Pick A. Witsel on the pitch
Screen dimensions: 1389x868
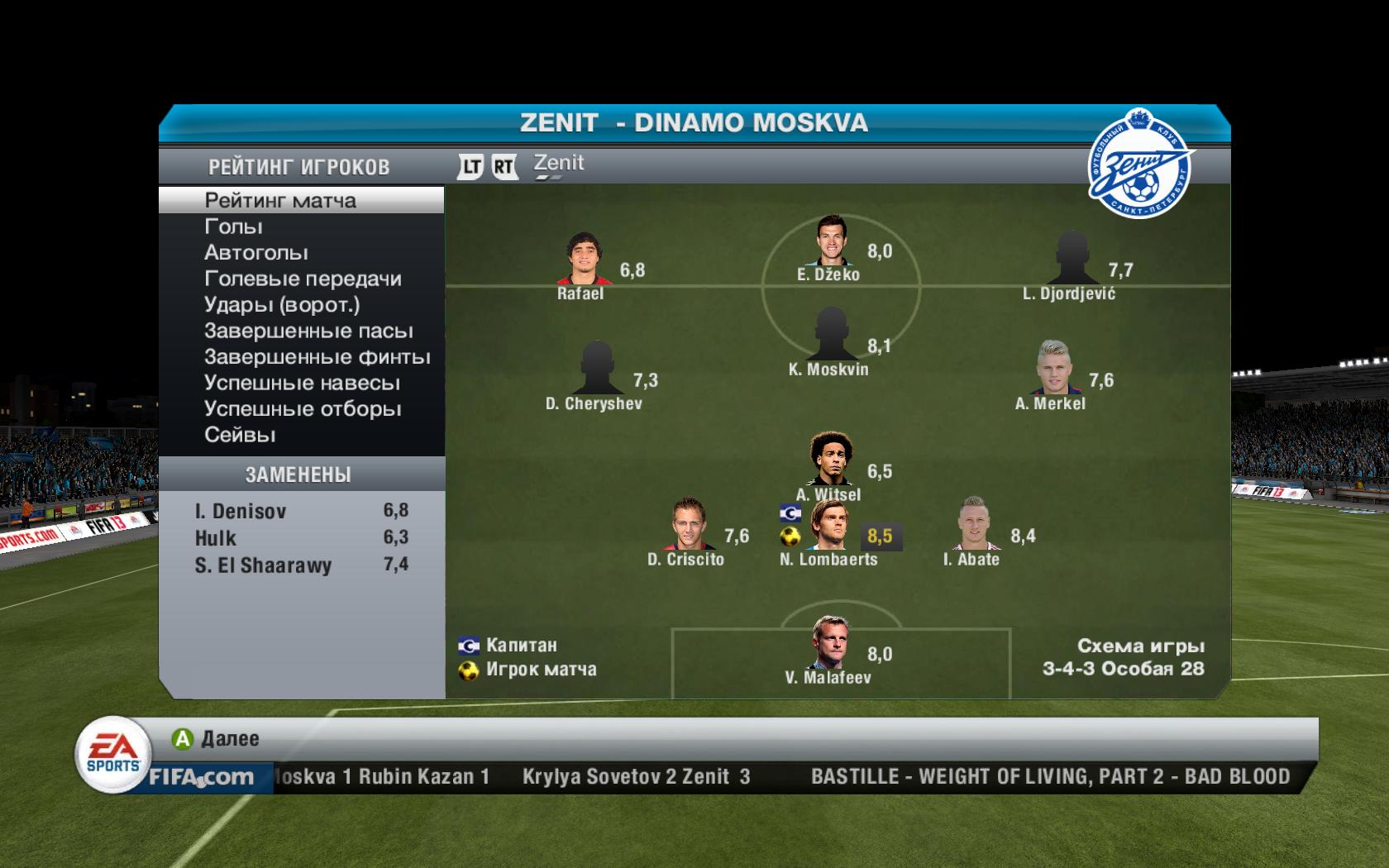click(x=829, y=460)
